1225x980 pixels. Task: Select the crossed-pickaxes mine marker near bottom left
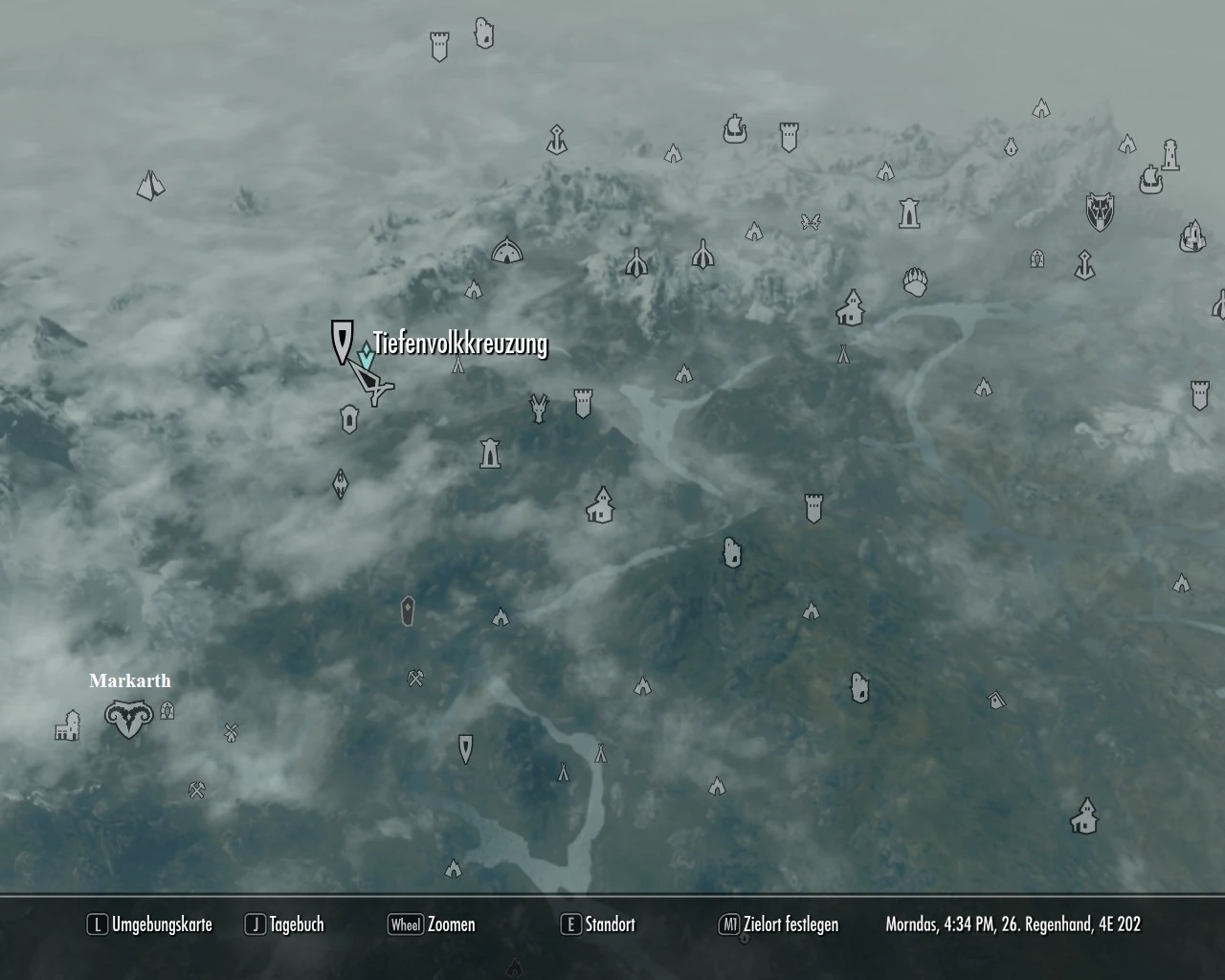pos(194,791)
